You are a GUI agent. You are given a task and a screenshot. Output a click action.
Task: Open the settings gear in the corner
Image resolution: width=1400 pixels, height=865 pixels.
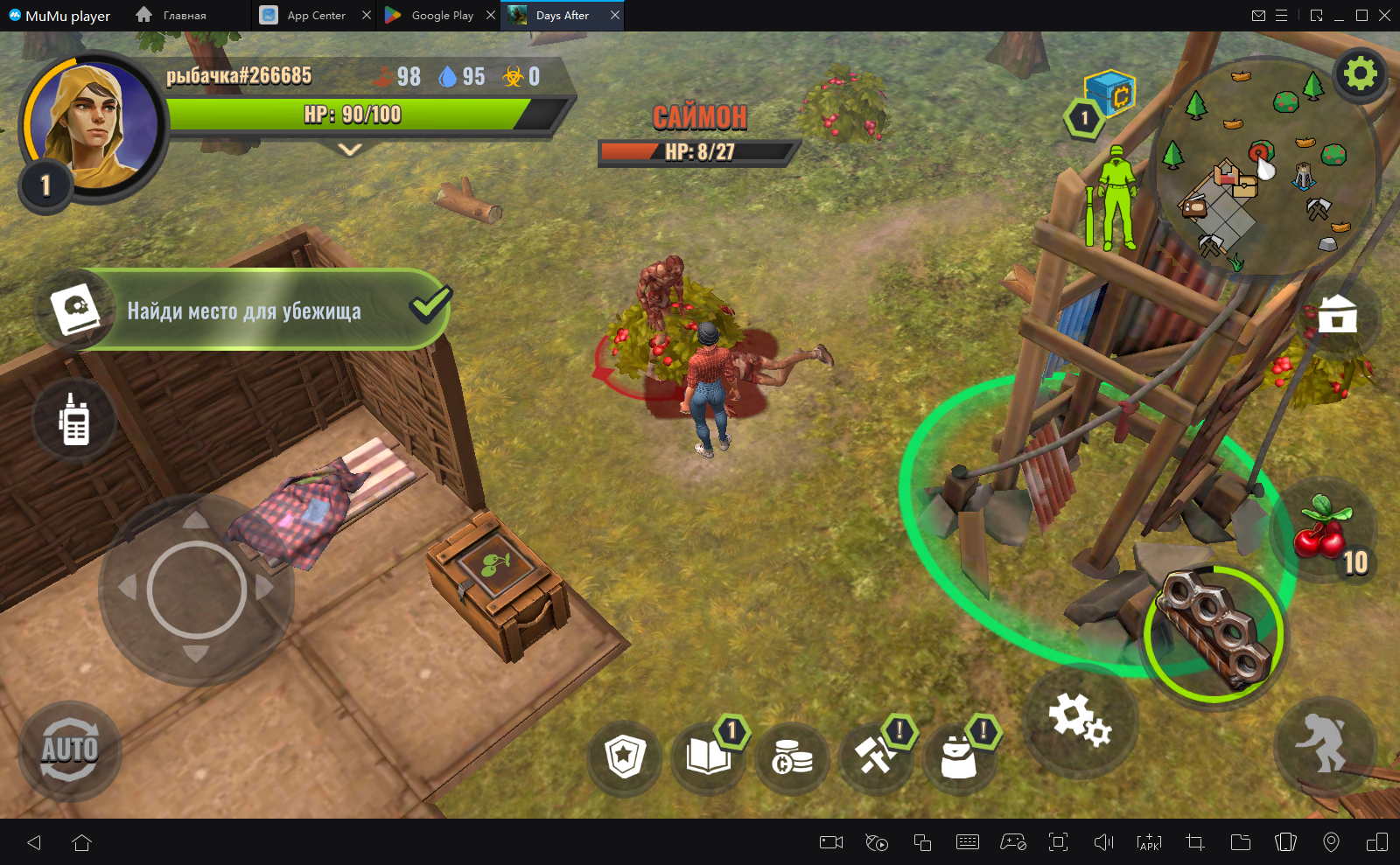1359,74
